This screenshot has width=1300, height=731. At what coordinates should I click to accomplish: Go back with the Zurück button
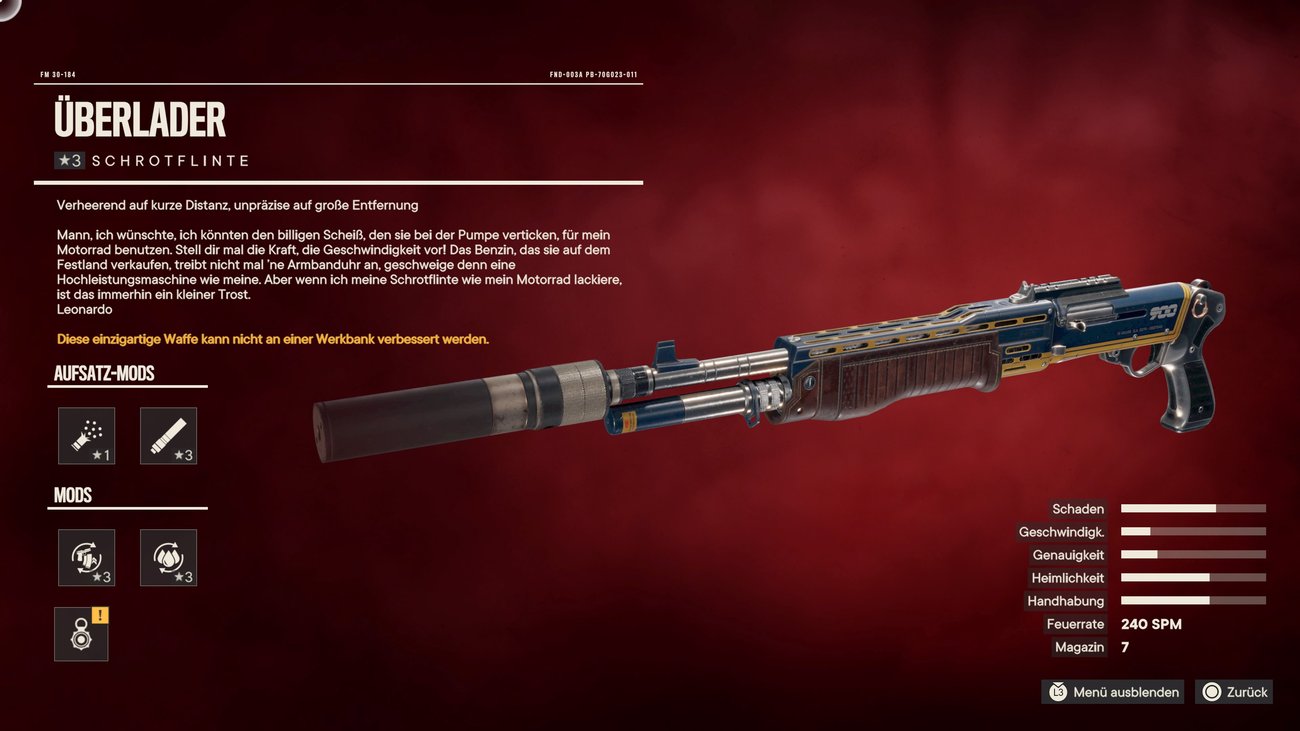click(x=1234, y=692)
